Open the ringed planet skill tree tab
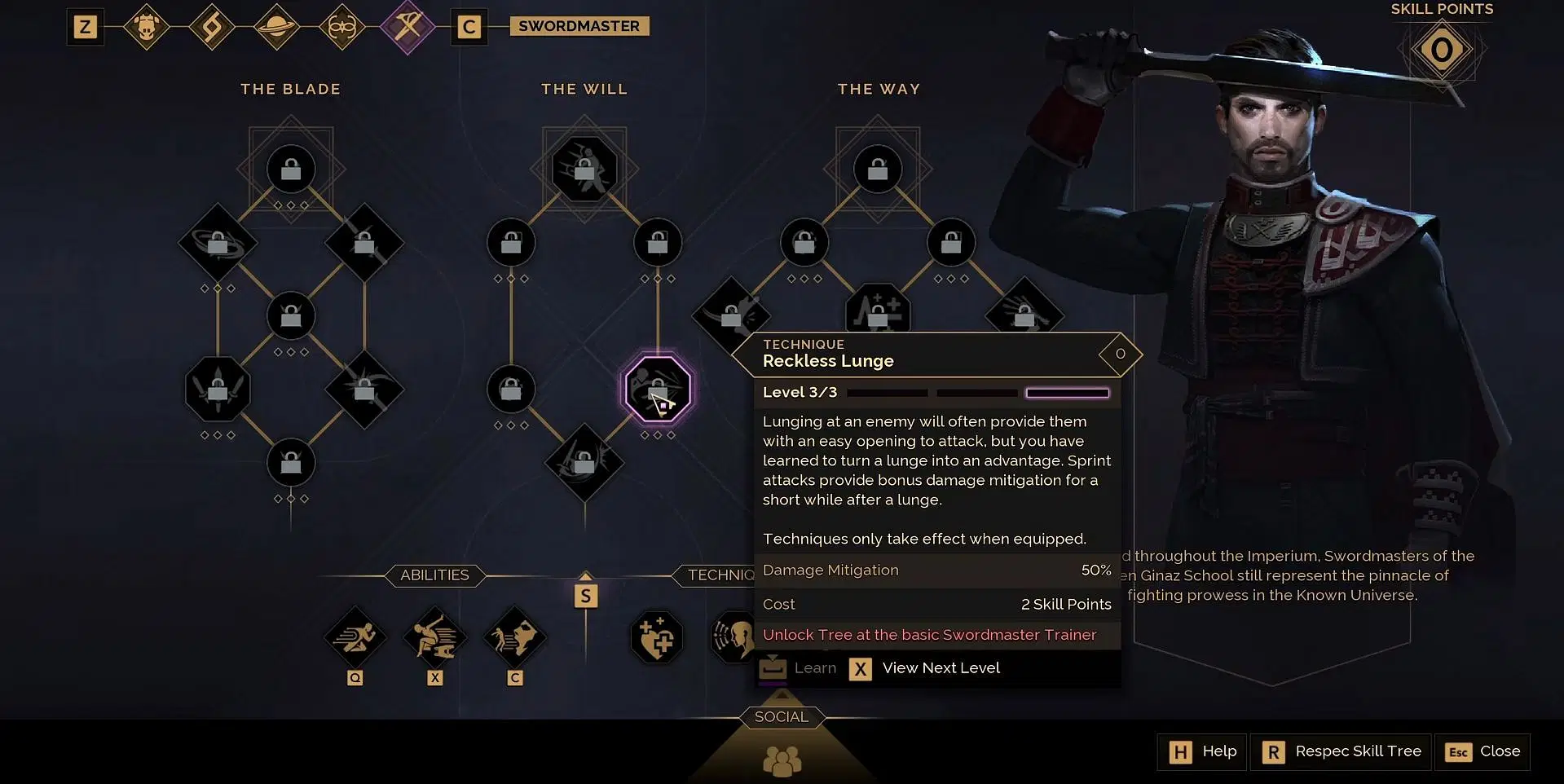The image size is (1564, 784). 277,28
